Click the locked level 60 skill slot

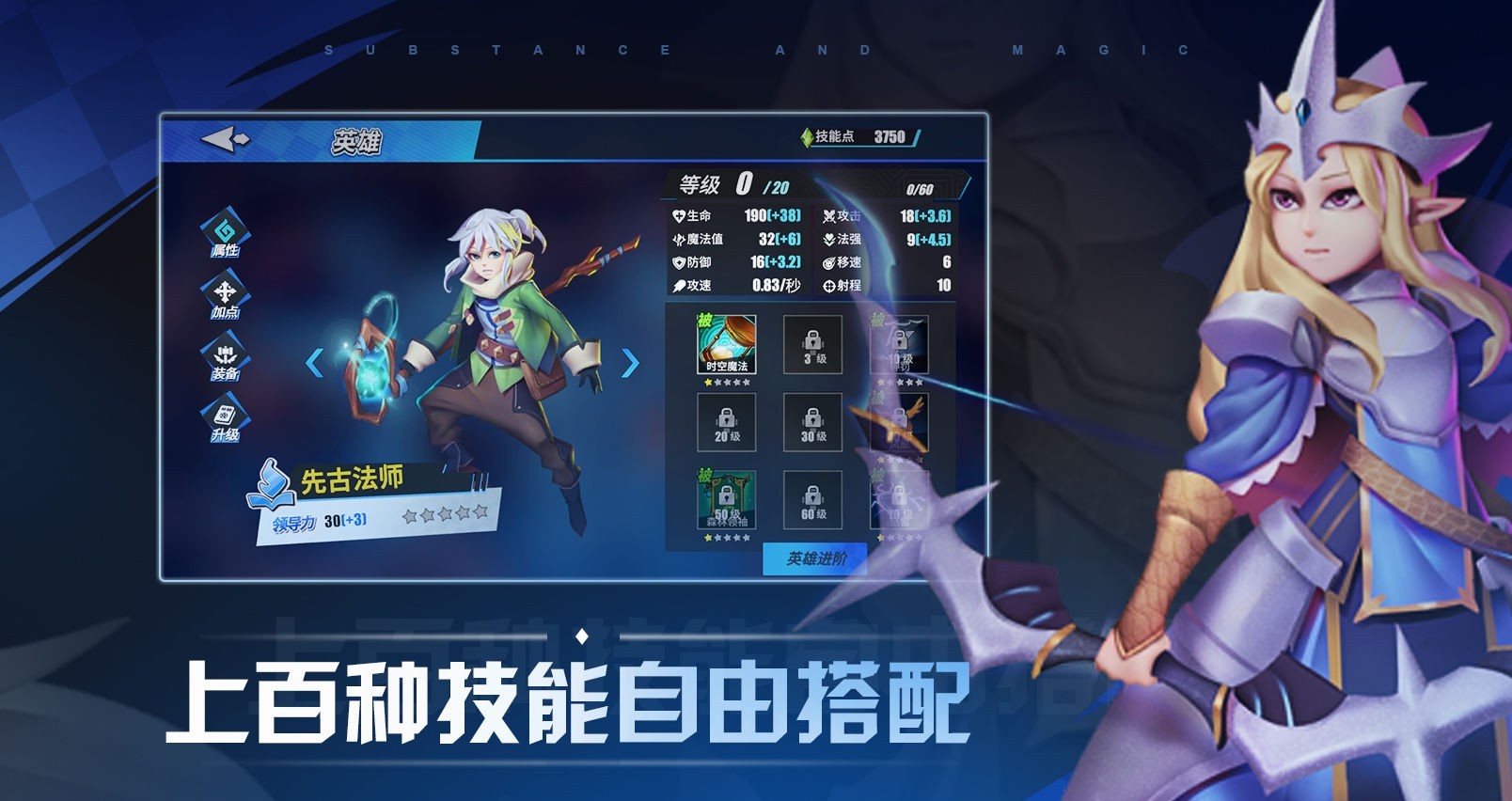pos(812,500)
